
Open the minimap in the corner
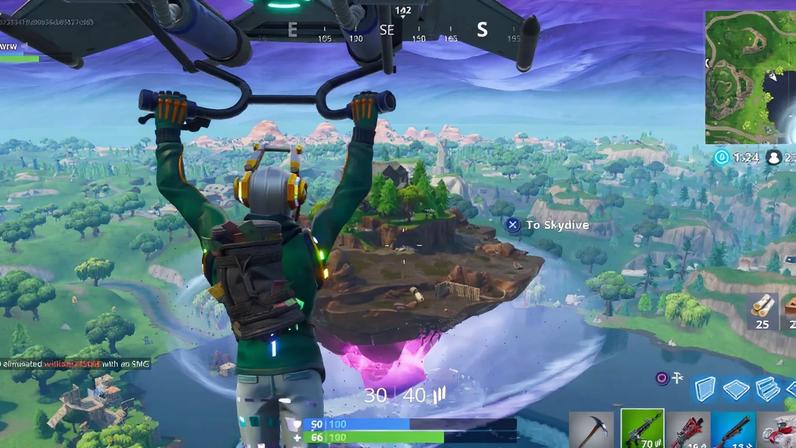click(x=750, y=77)
